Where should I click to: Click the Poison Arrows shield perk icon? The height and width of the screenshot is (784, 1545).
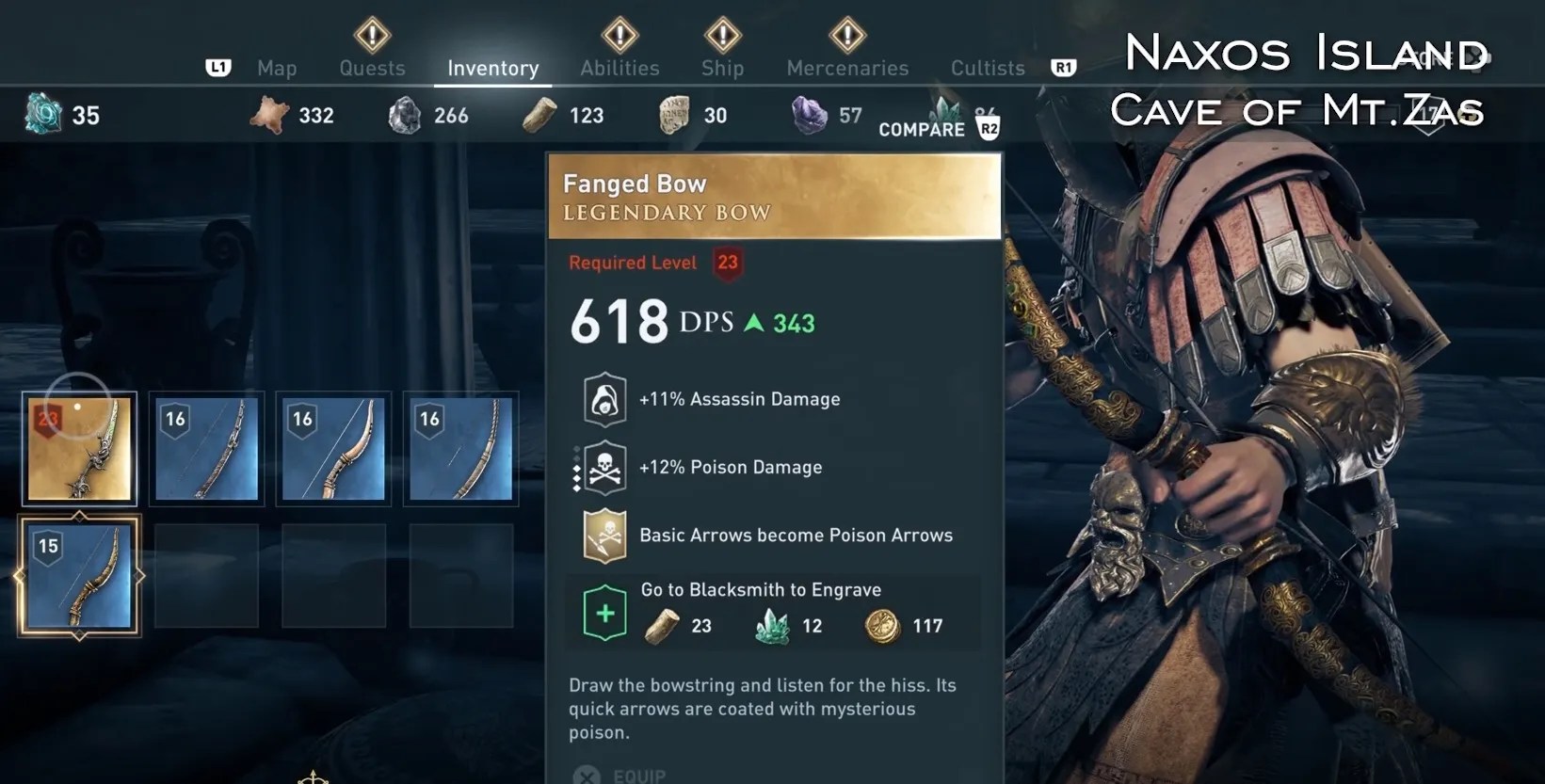(604, 534)
